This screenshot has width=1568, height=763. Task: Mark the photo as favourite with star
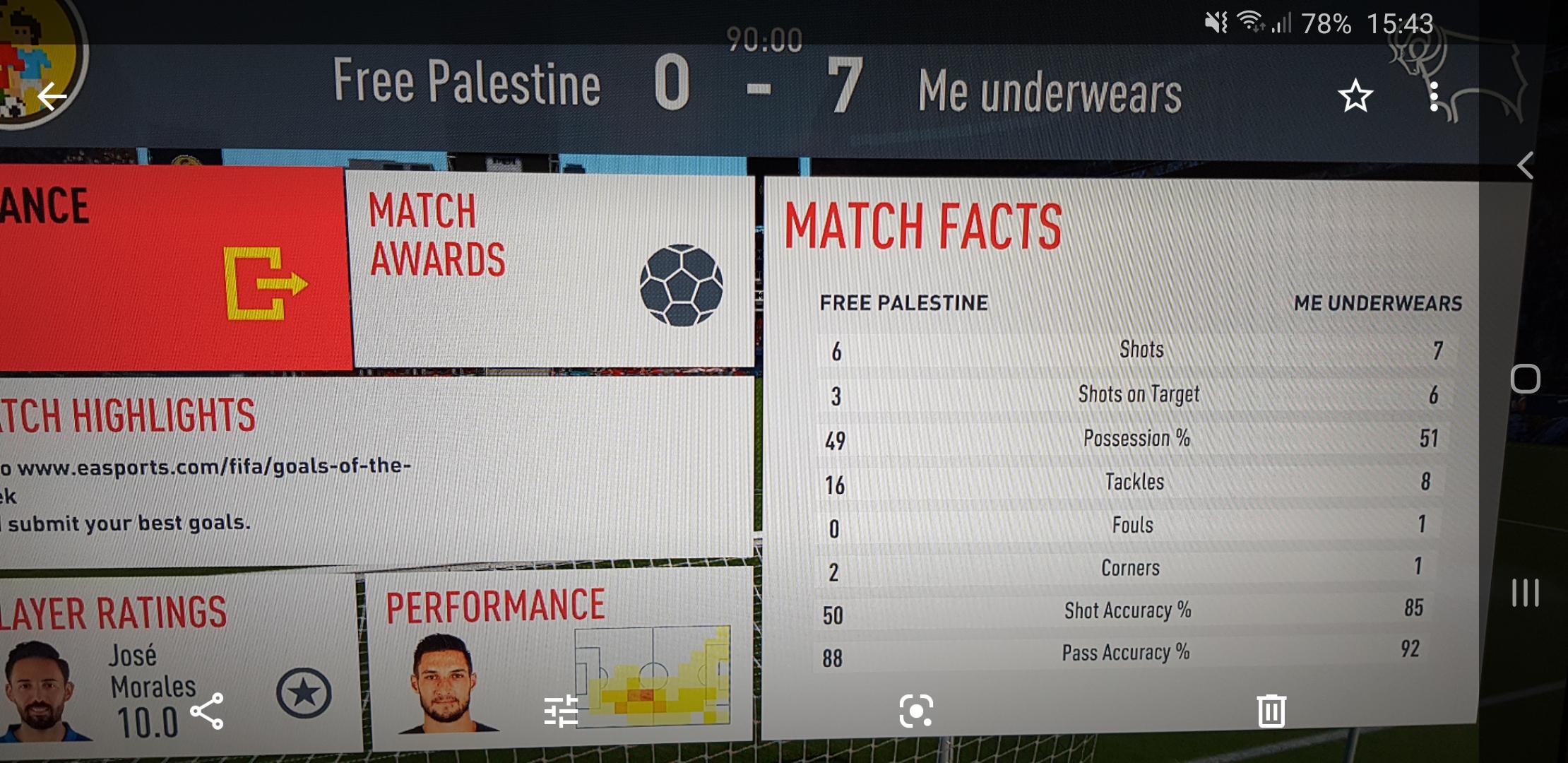coord(1355,96)
